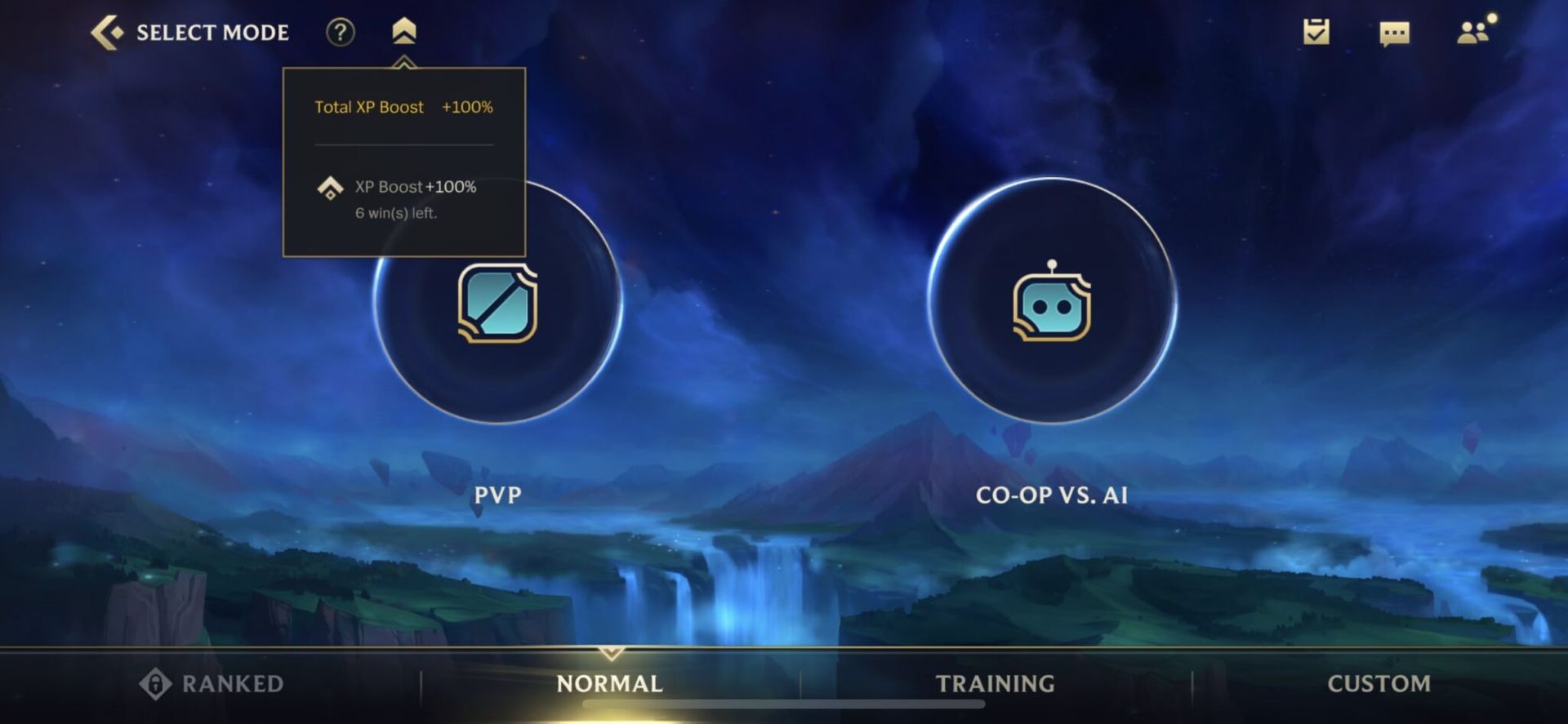Image resolution: width=1568 pixels, height=724 pixels.
Task: Open the missions checklist icon
Action: pos(1316,33)
